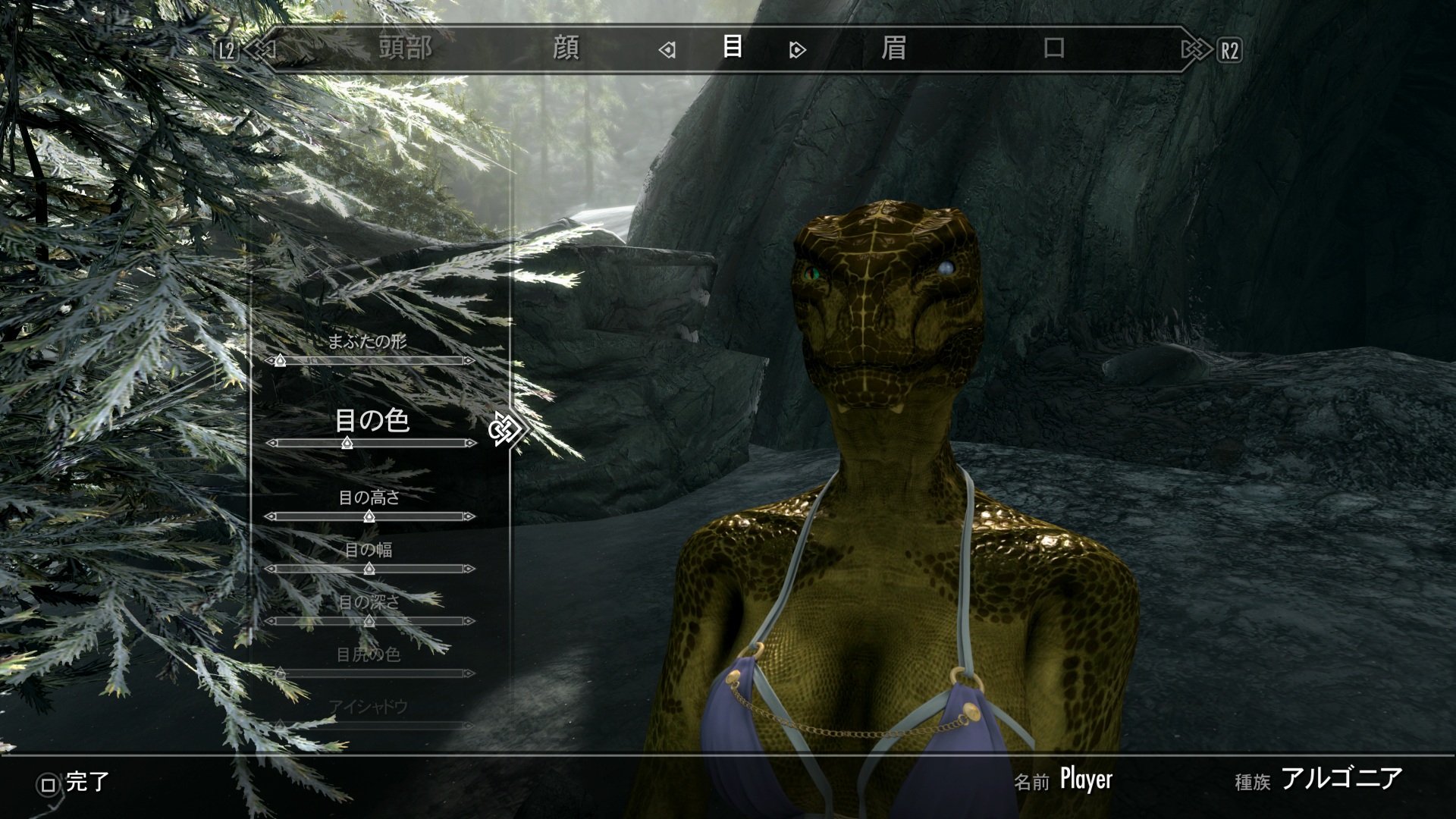Modify the 目の深さ slider
The image size is (1456, 819).
pyautogui.click(x=369, y=621)
